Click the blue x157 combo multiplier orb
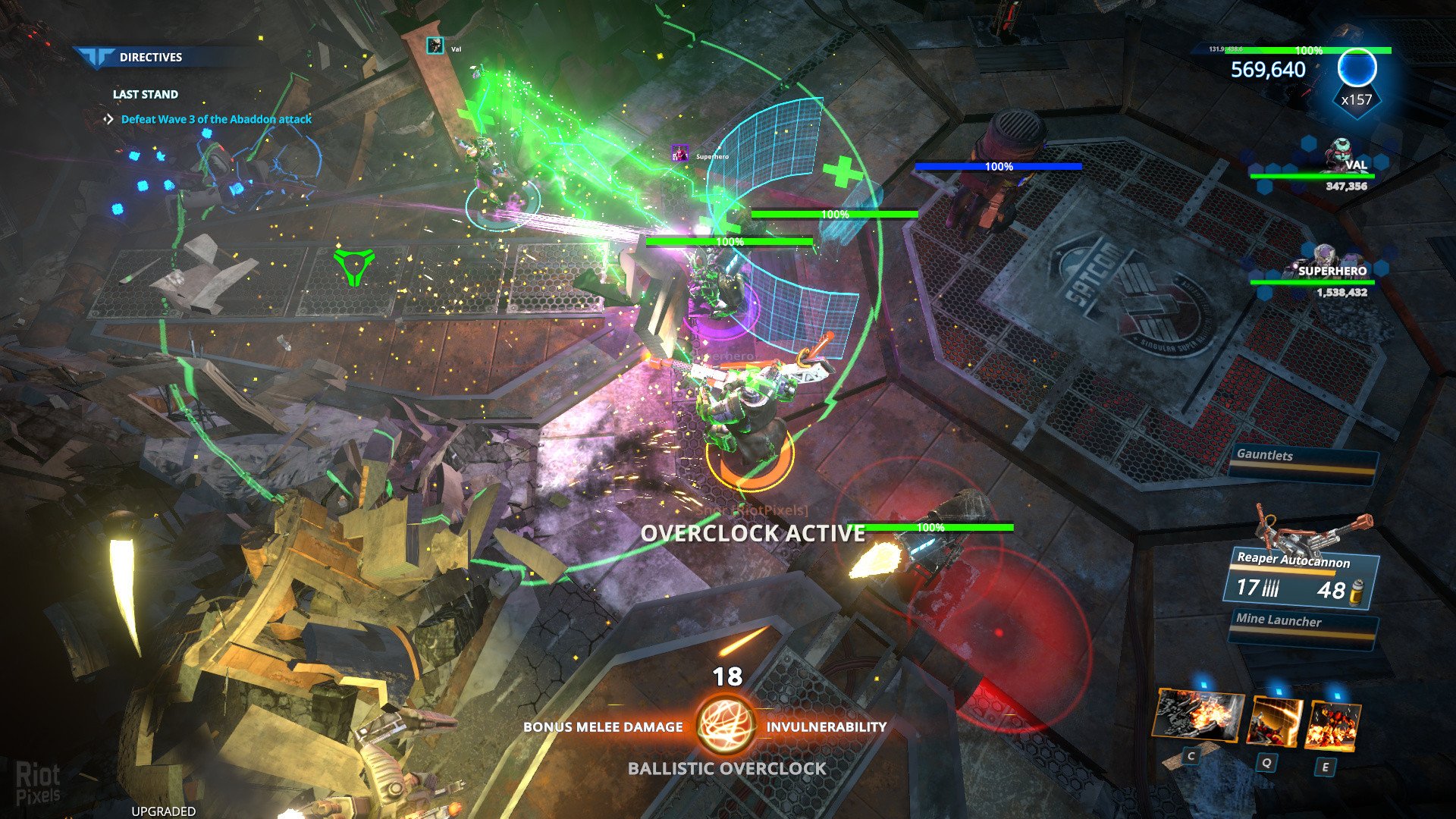1456x819 pixels. [x=1356, y=71]
